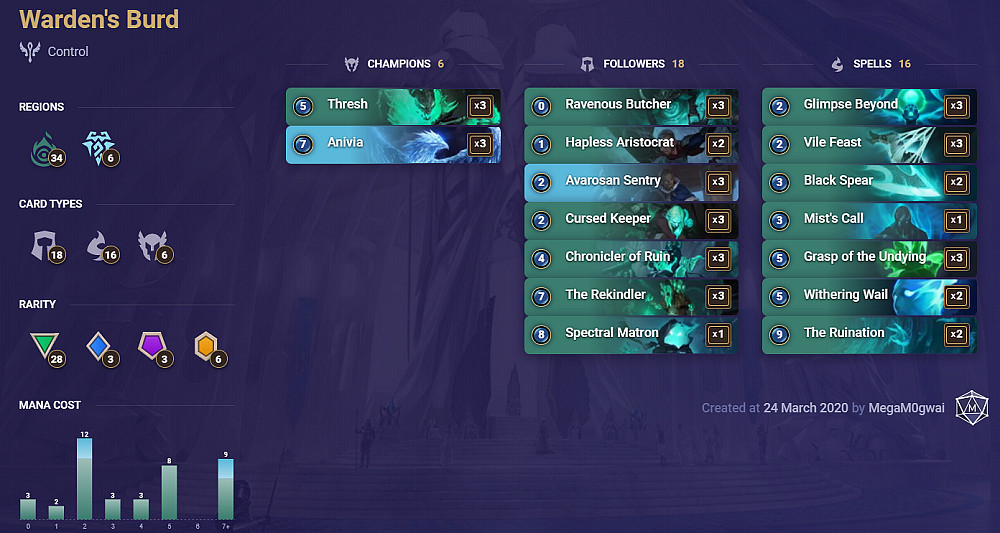The image size is (1000, 533).
Task: Choose the Cursed Keeper follower
Action: (x=630, y=219)
